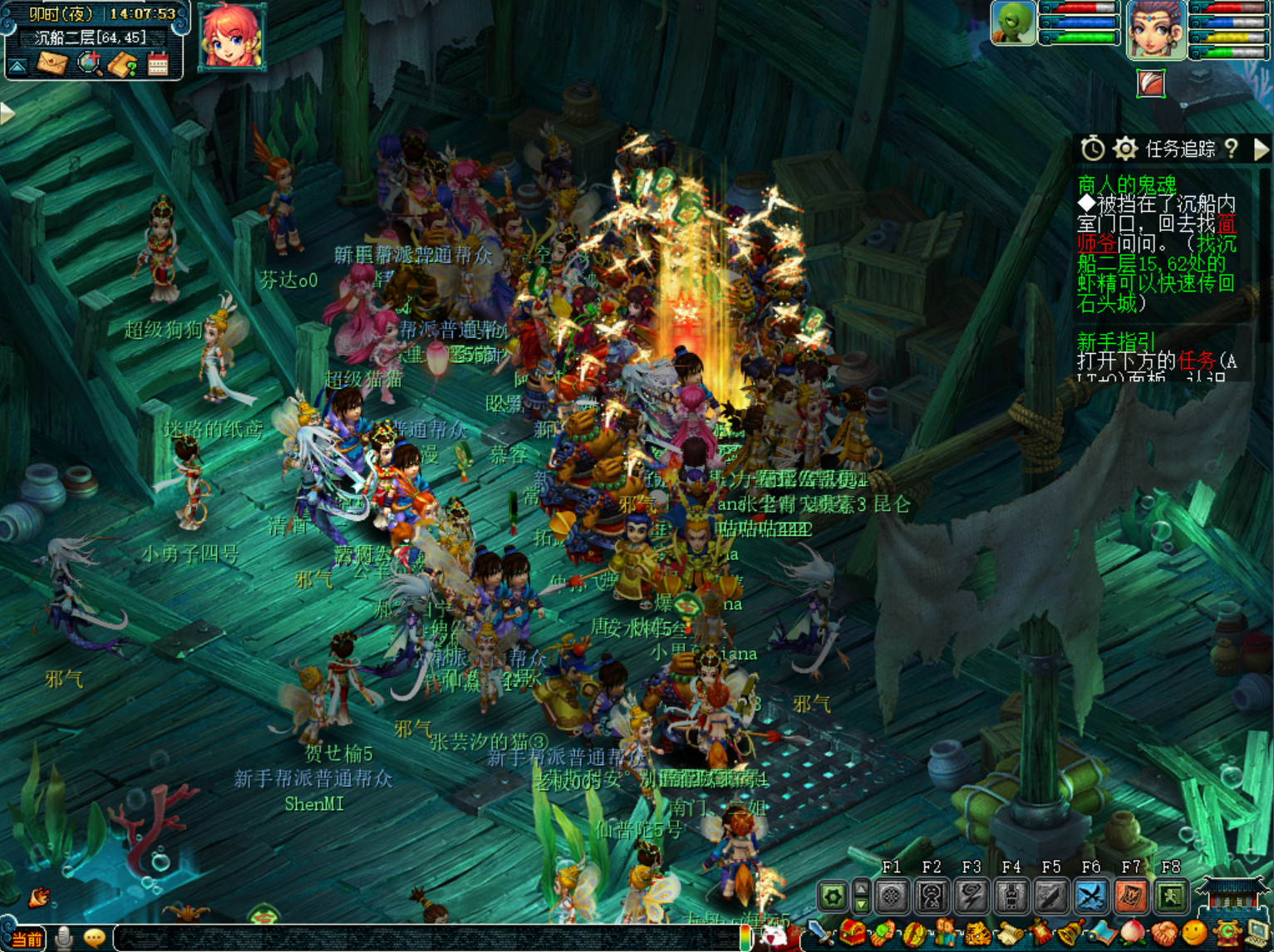1274x952 pixels.
Task: Open the red calendar icon
Action: [158, 64]
